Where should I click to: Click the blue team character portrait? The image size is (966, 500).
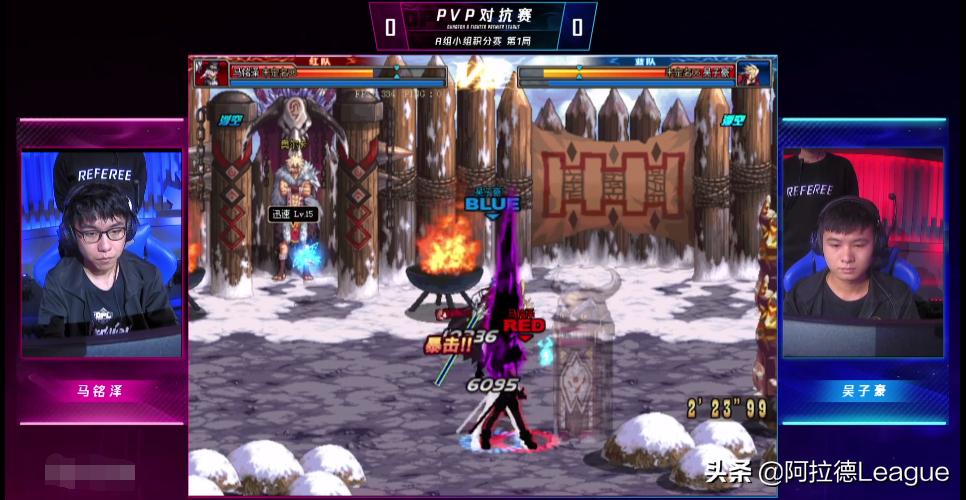coord(755,73)
